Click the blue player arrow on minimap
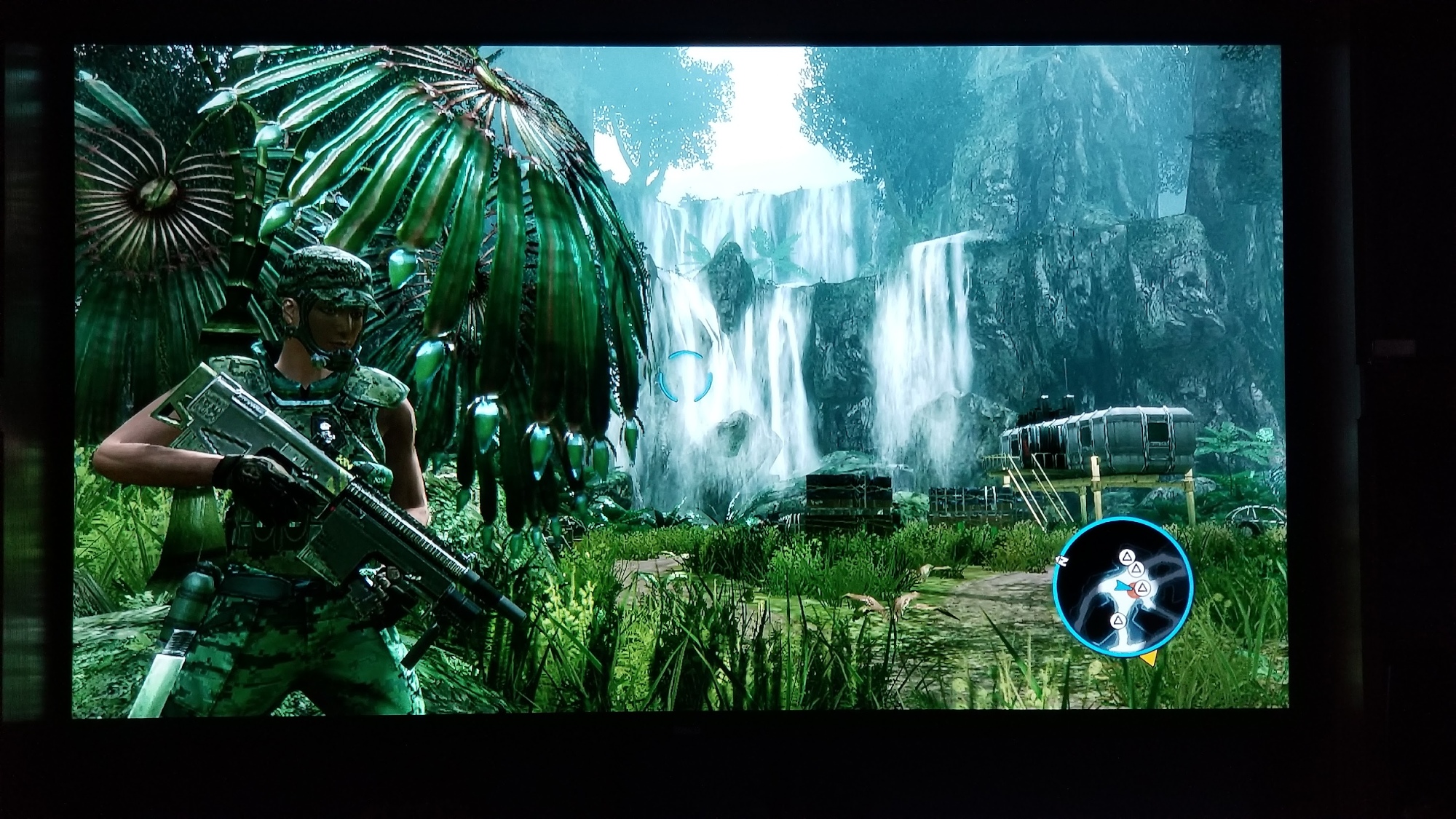Viewport: 1456px width, 819px height. (1121, 585)
